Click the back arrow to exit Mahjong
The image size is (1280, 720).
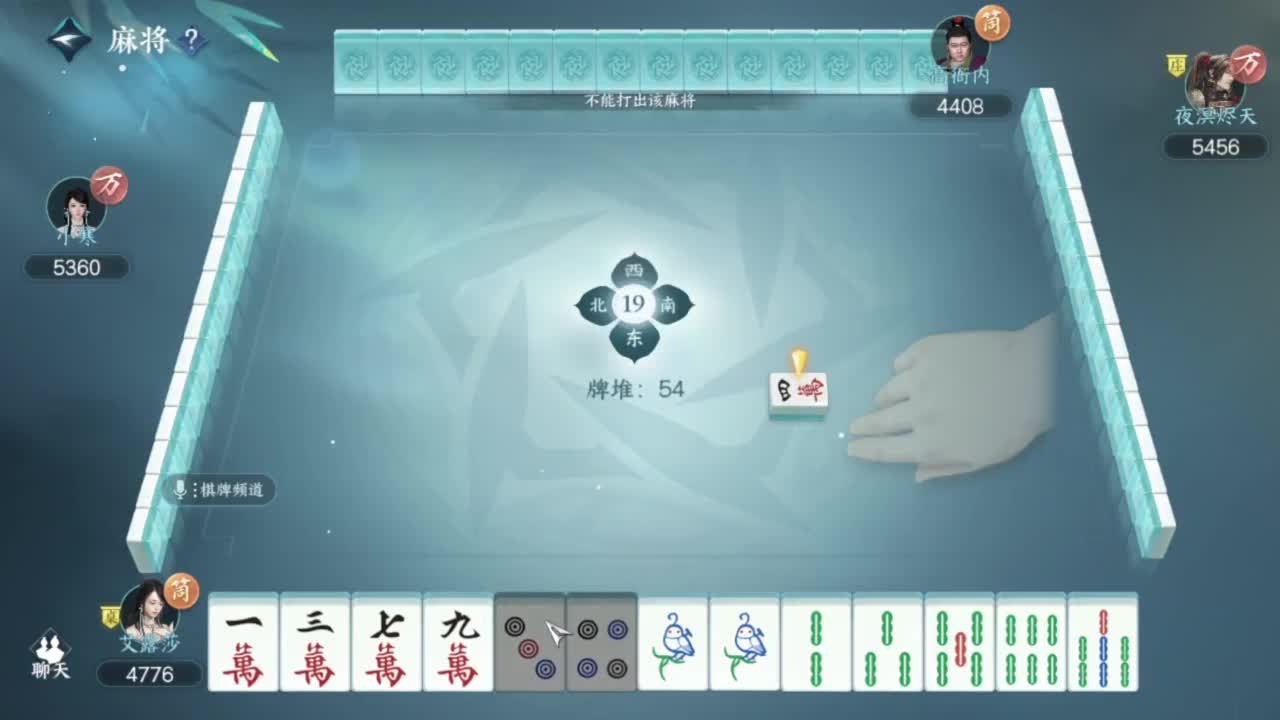[67, 40]
